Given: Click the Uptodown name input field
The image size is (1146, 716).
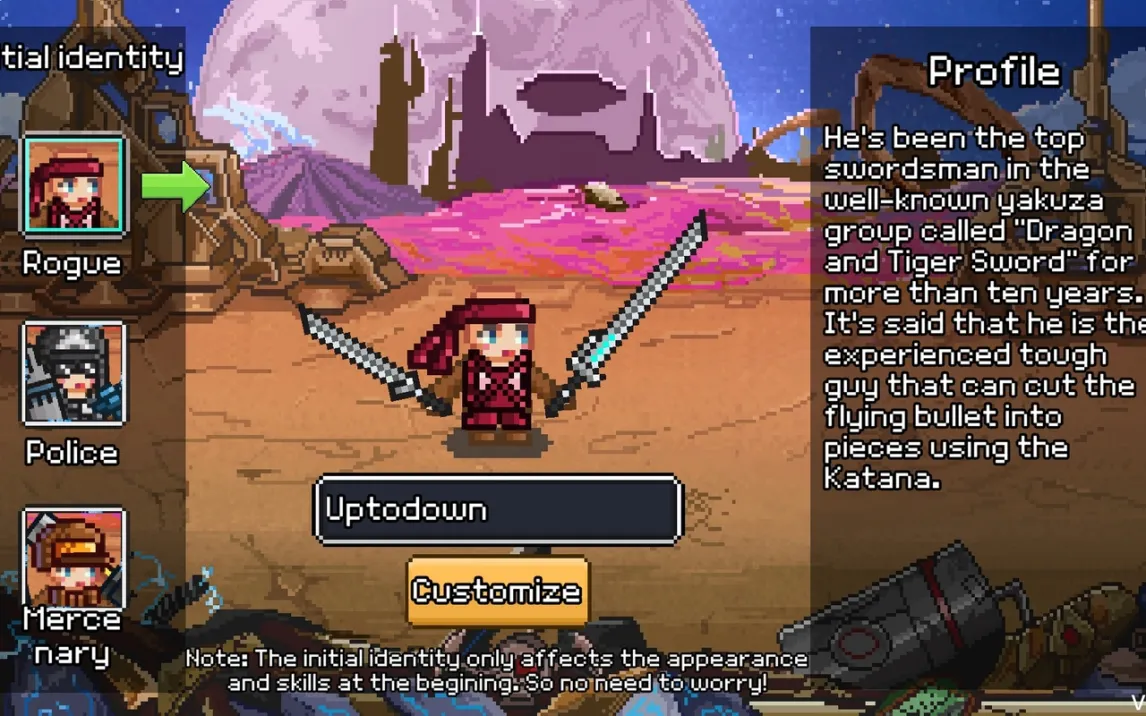Looking at the screenshot, I should tap(498, 510).
